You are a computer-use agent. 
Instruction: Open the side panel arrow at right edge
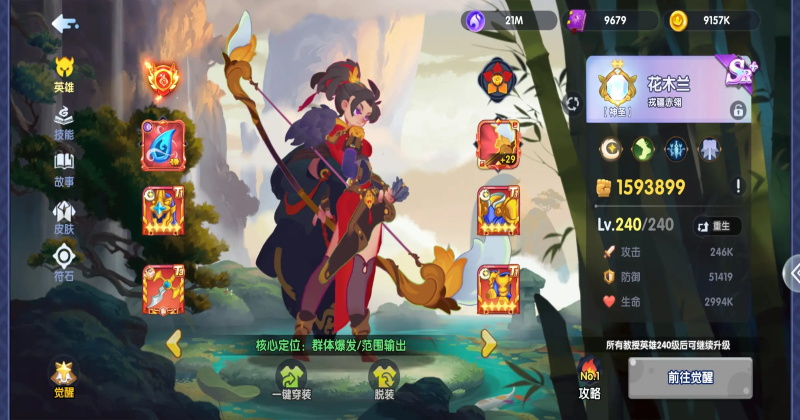pos(793,272)
